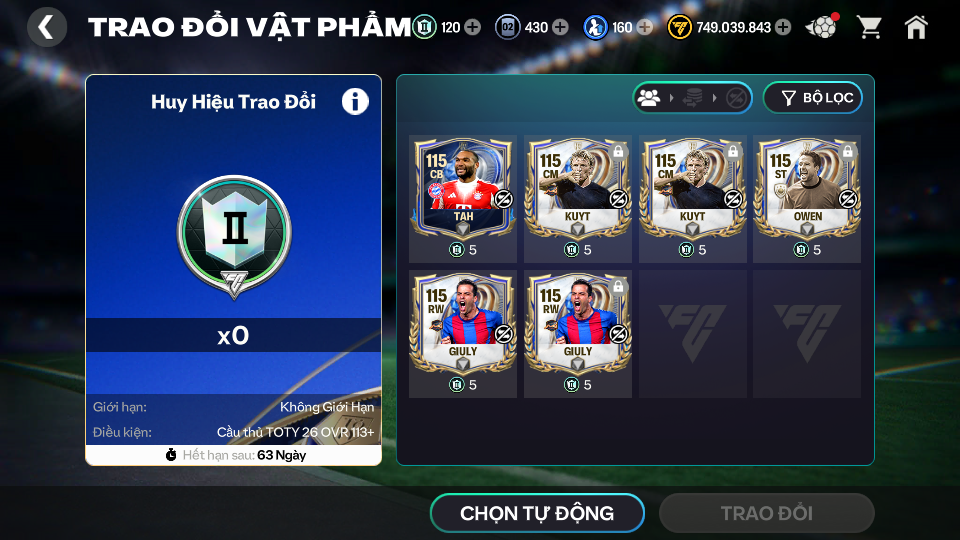960x540 pixels.
Task: Choose the Giuly card without a lock
Action: (x=463, y=322)
